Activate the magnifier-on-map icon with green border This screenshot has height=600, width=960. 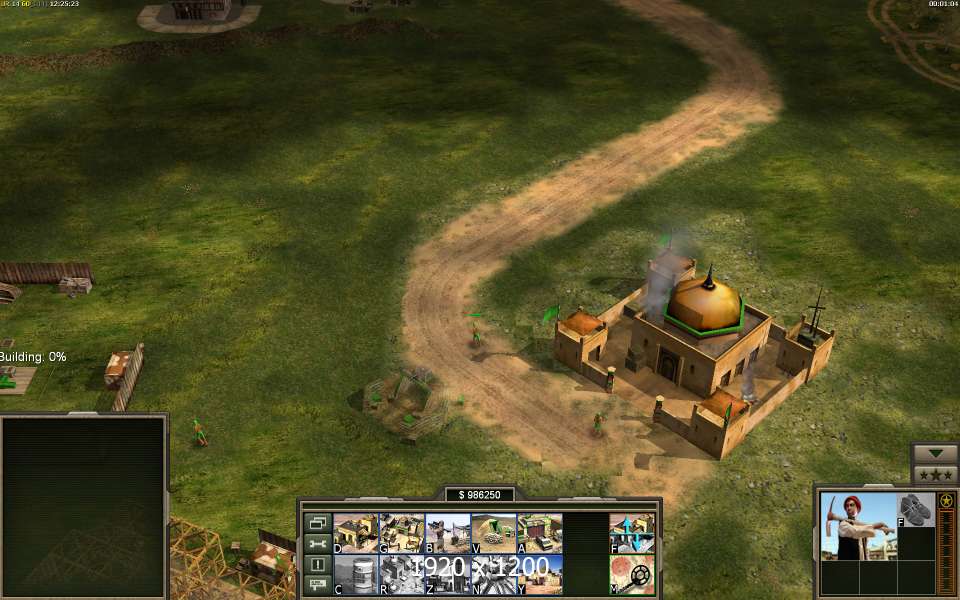pyautogui.click(x=632, y=575)
